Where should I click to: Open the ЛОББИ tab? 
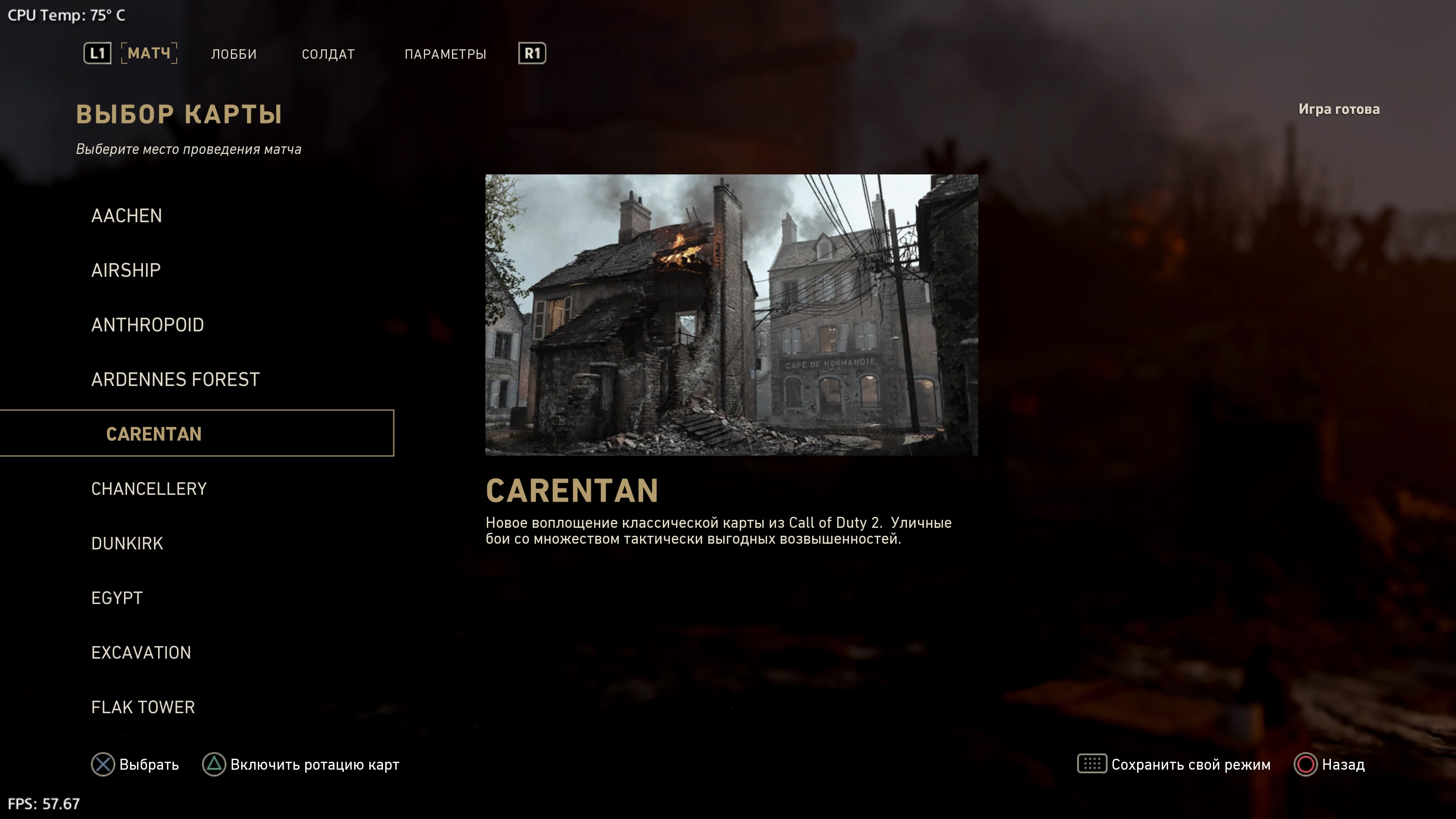point(234,54)
